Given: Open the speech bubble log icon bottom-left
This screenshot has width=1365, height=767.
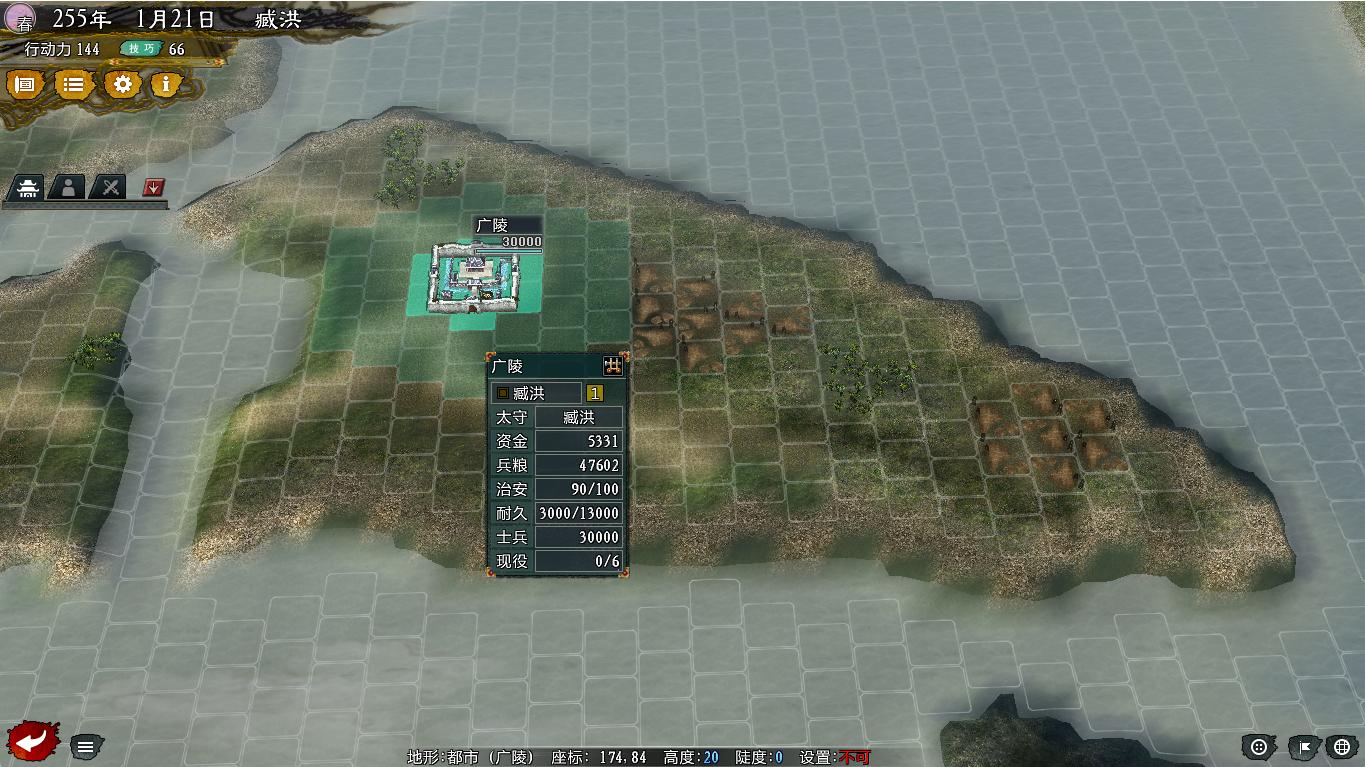Looking at the screenshot, I should 88,745.
